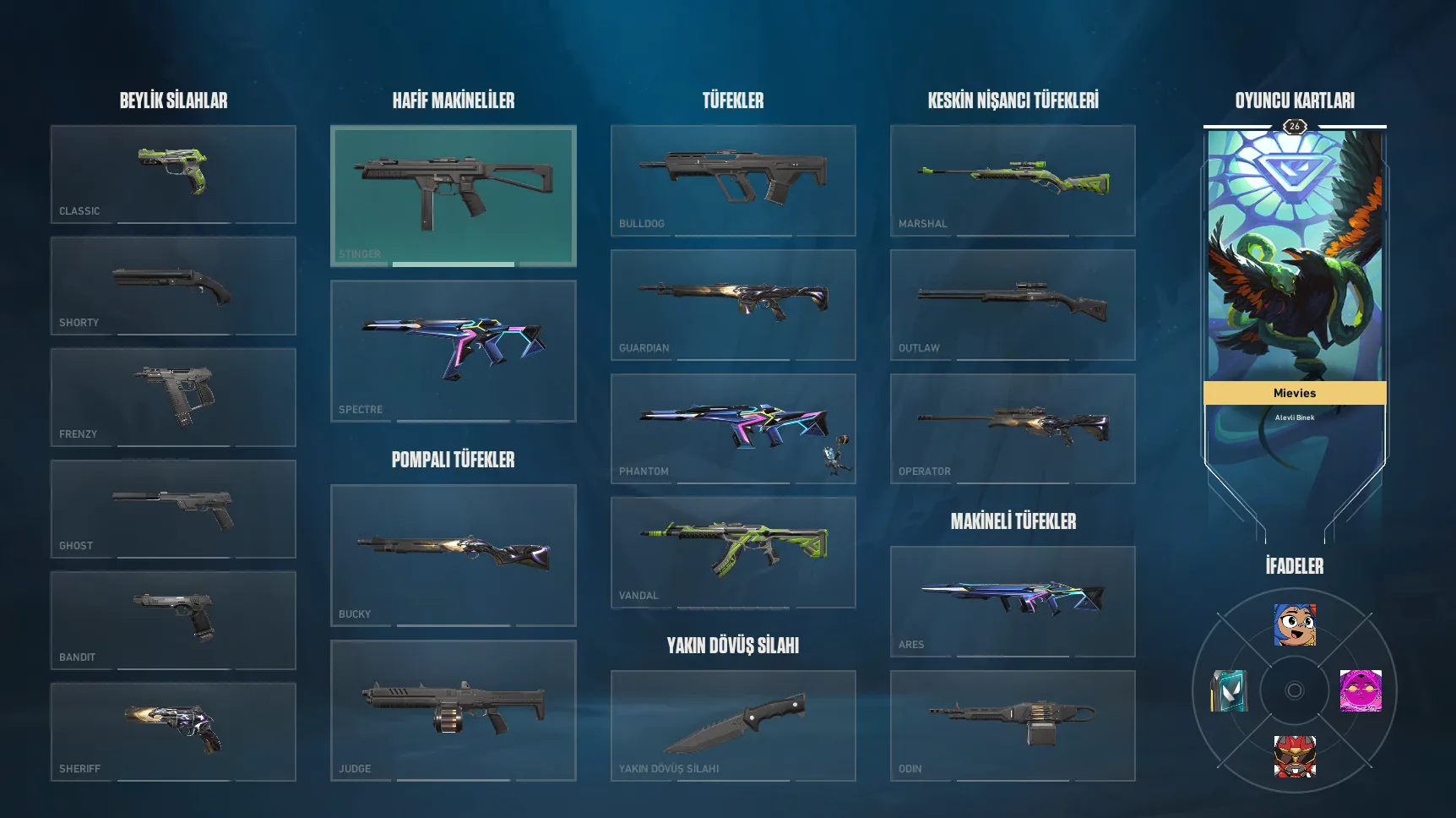1456x818 pixels.
Task: Open the Judge shotgun tile
Action: (x=454, y=710)
